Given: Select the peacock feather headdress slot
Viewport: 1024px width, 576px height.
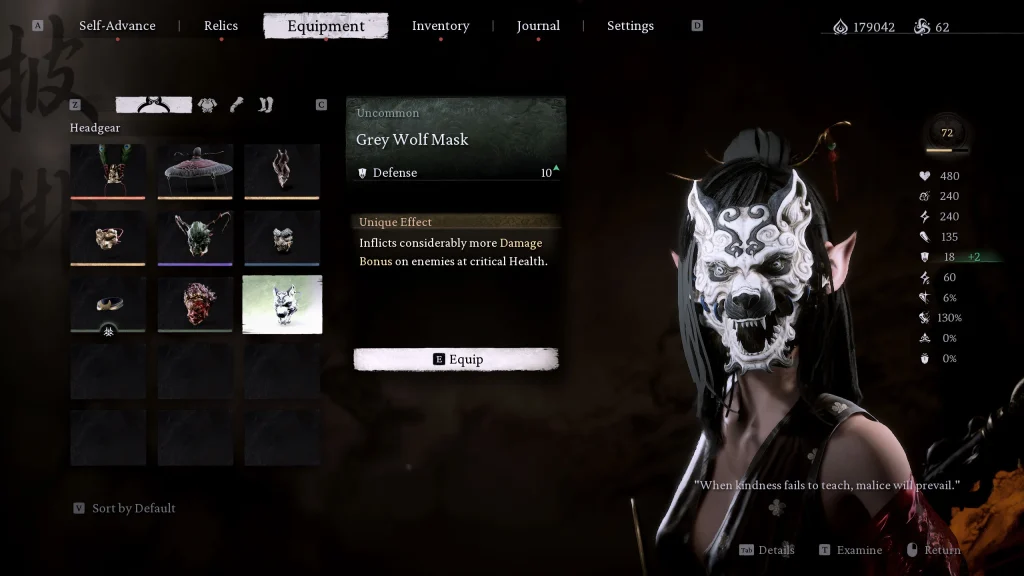Looking at the screenshot, I should 108,170.
